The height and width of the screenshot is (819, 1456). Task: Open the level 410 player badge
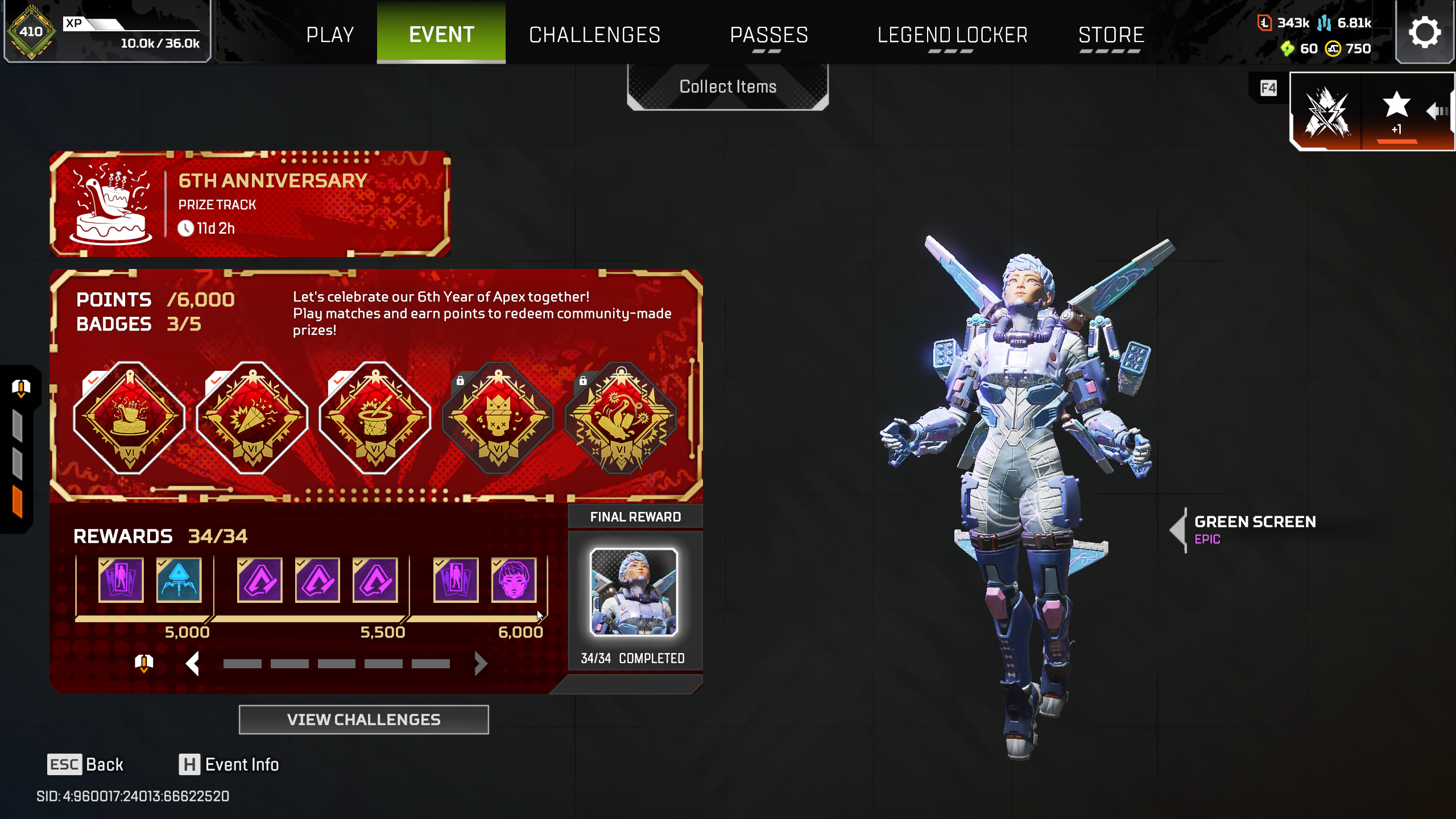[31, 32]
